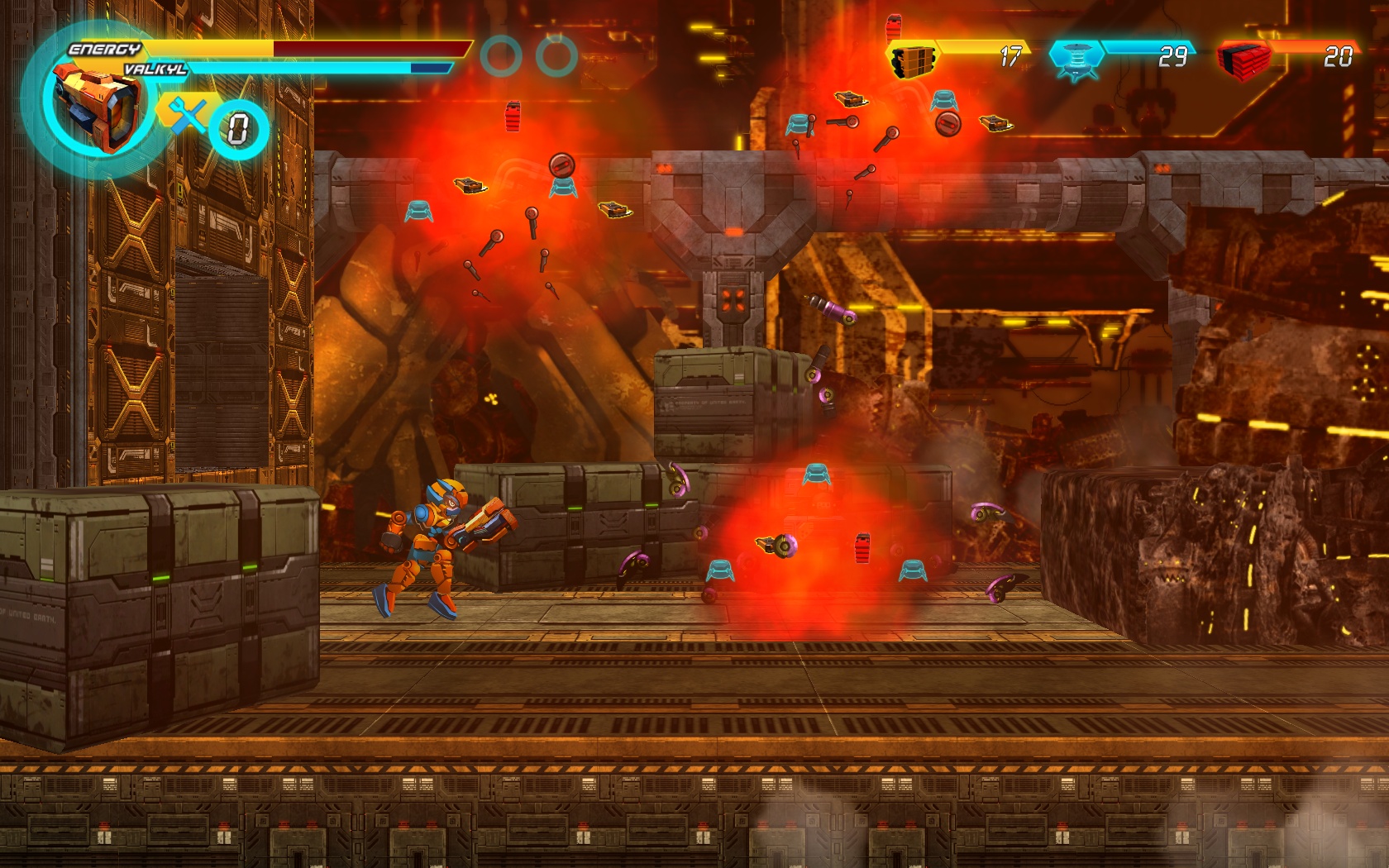
Task: Click the blue wrench repair icon
Action: pyautogui.click(x=188, y=115)
